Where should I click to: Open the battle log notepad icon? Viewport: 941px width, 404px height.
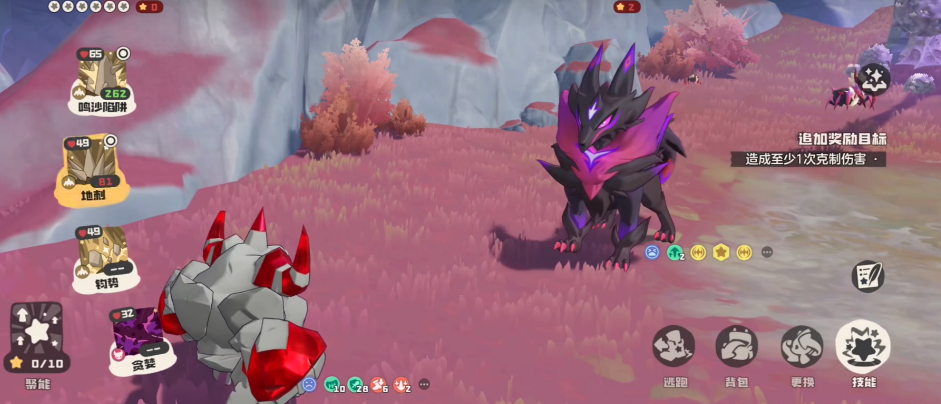point(868,277)
